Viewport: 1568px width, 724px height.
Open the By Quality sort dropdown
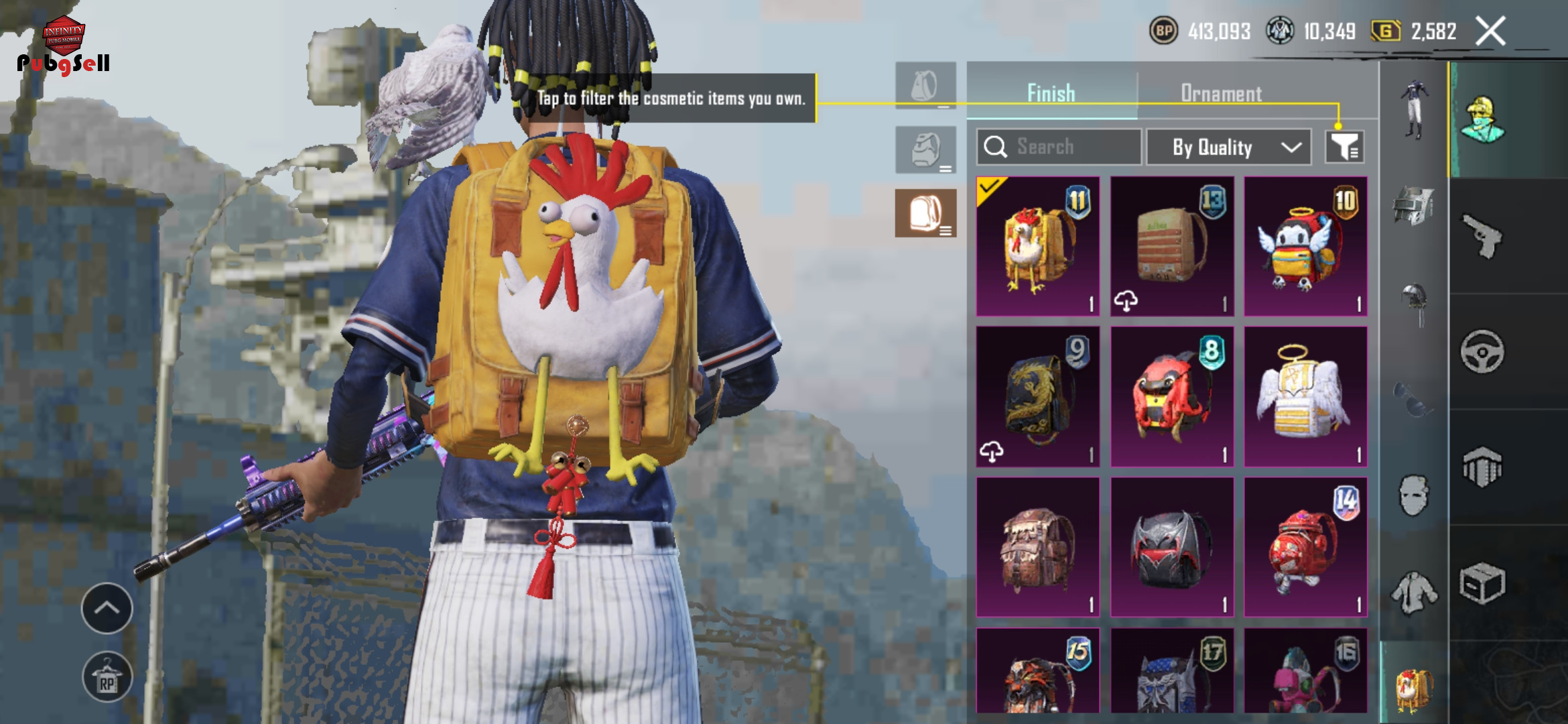point(1228,147)
